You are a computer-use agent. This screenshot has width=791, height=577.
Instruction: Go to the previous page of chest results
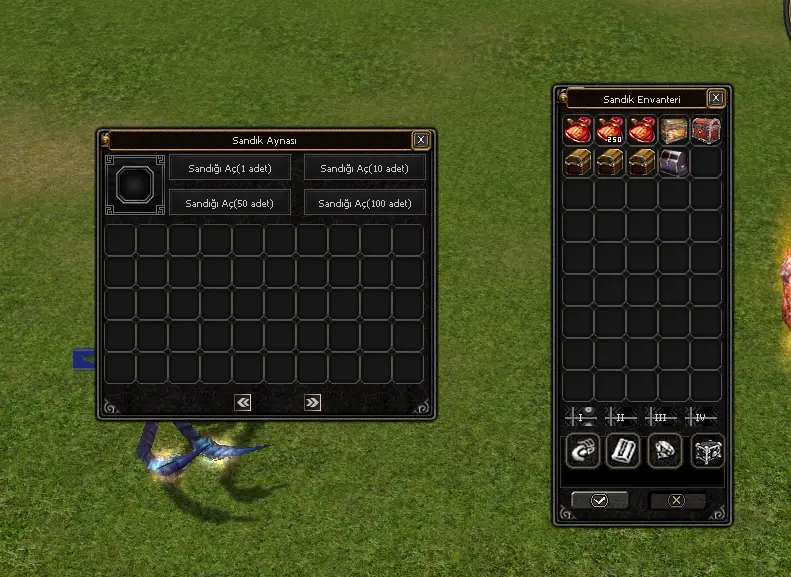[x=242, y=402]
